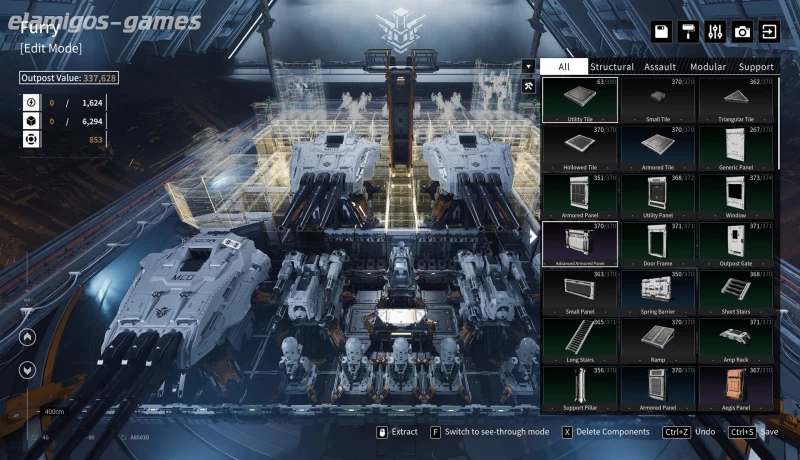Raise the floor level with up arrow
Image resolution: width=800 pixels, height=460 pixels.
point(27,338)
